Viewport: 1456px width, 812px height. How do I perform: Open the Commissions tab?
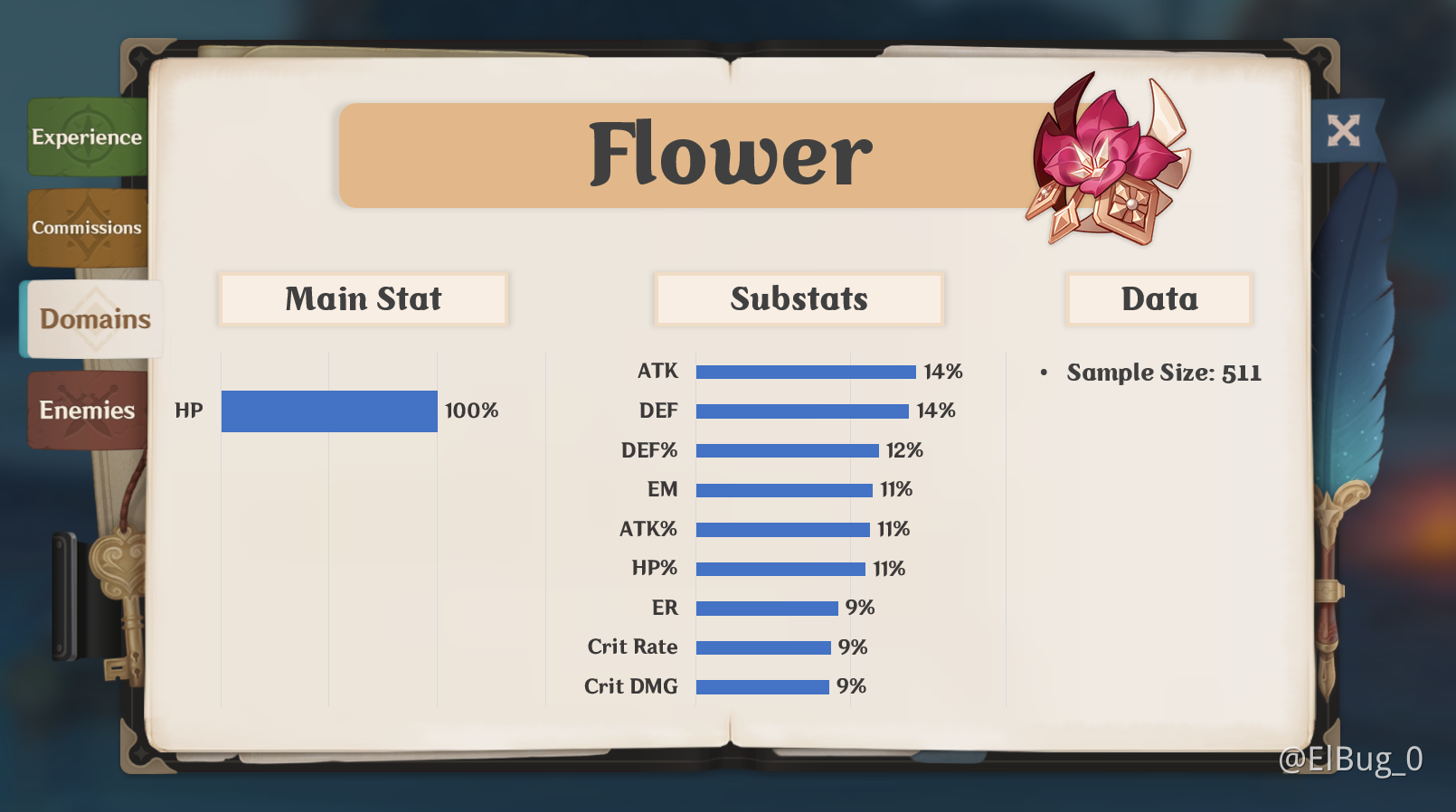[x=87, y=228]
